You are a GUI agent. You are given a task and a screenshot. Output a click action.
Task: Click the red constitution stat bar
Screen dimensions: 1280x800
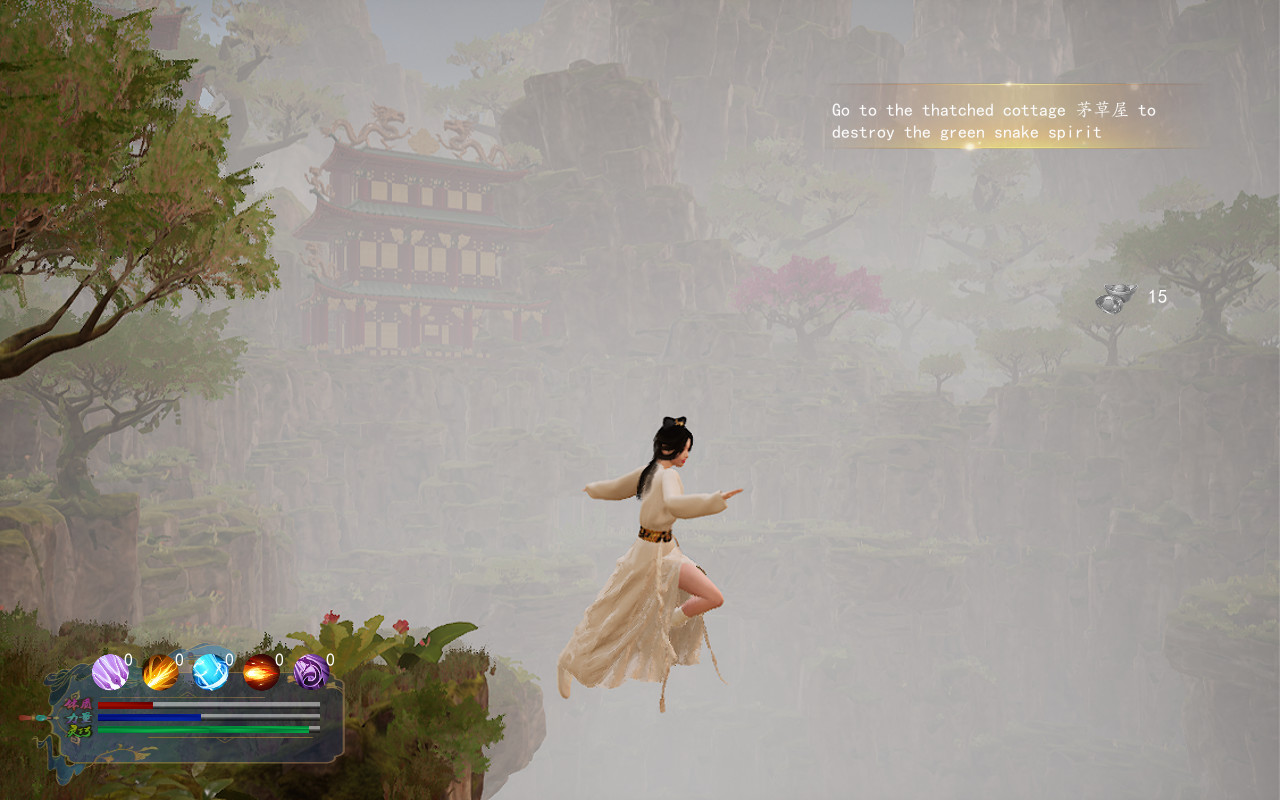coord(125,704)
